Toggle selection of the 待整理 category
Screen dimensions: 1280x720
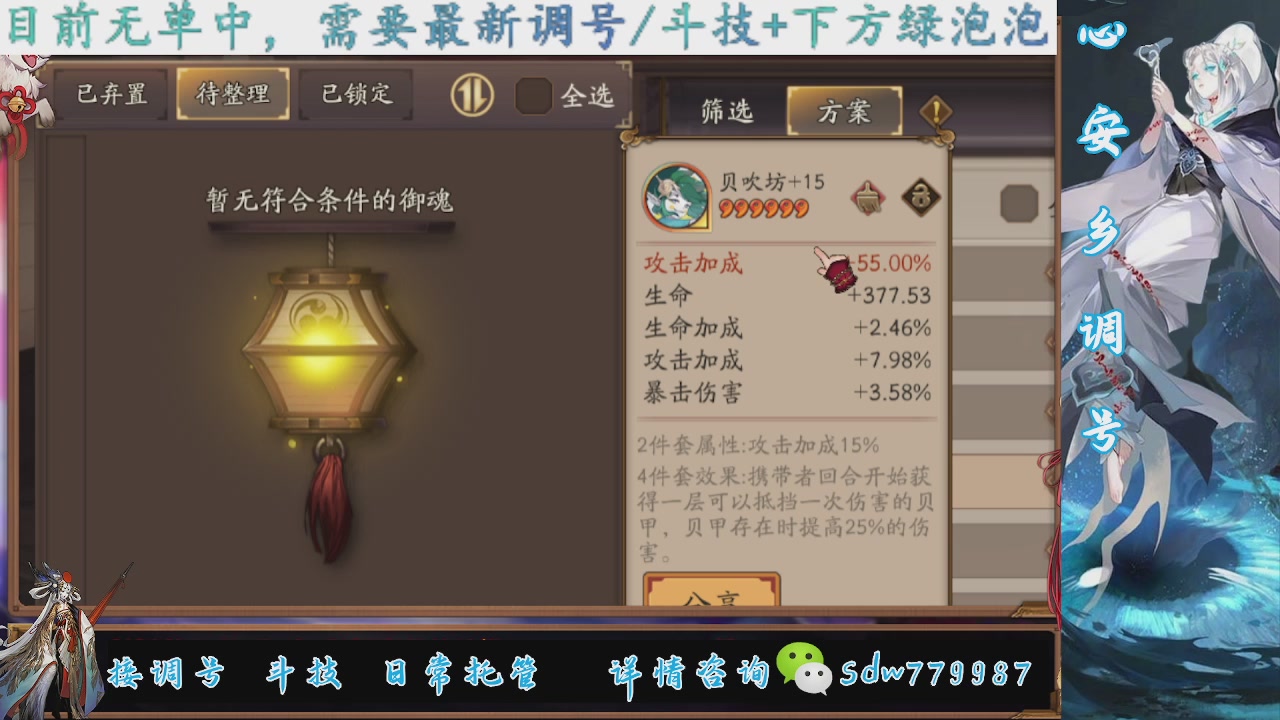[233, 93]
